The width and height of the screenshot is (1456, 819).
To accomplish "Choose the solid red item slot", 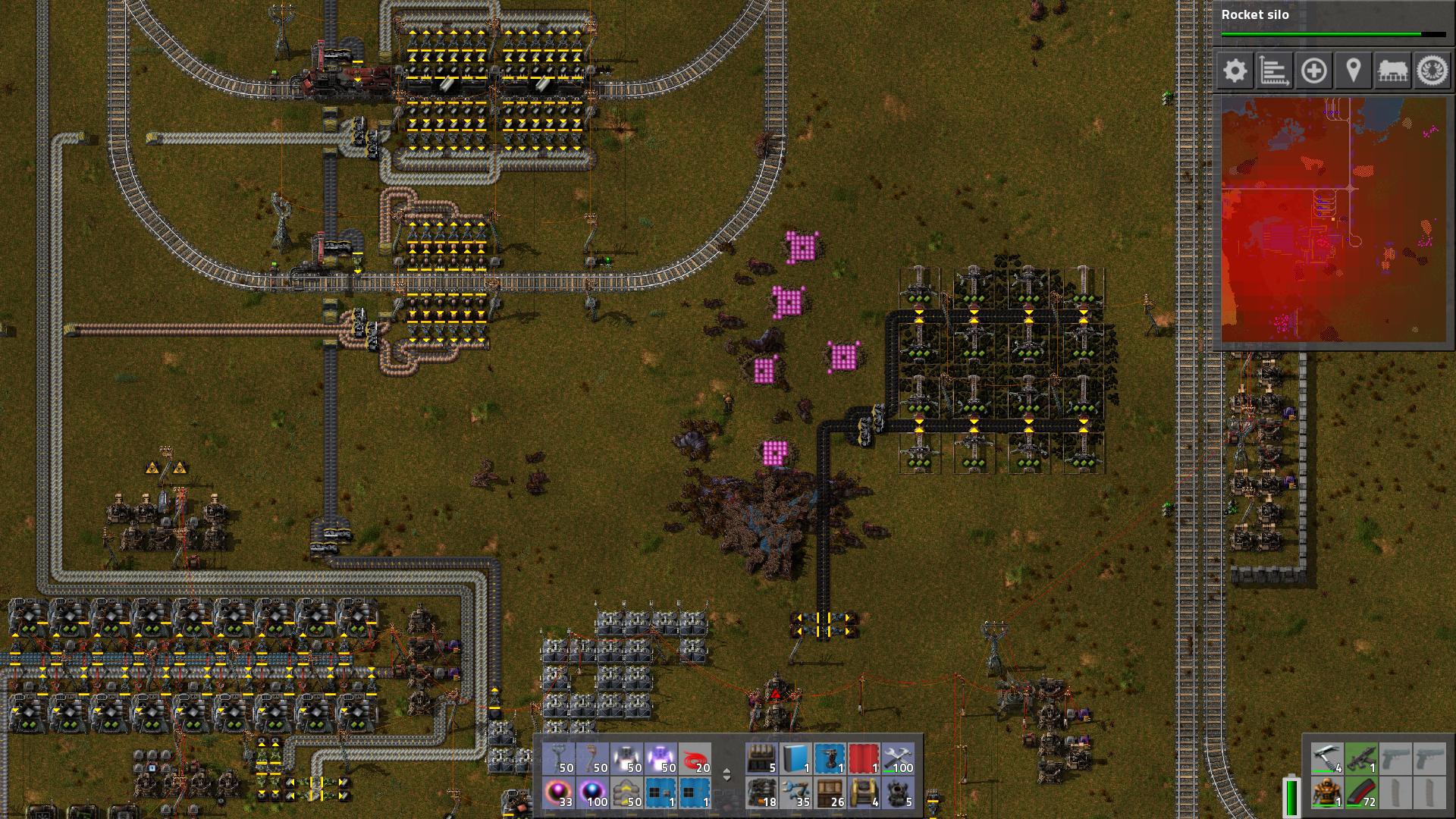I will point(864,758).
